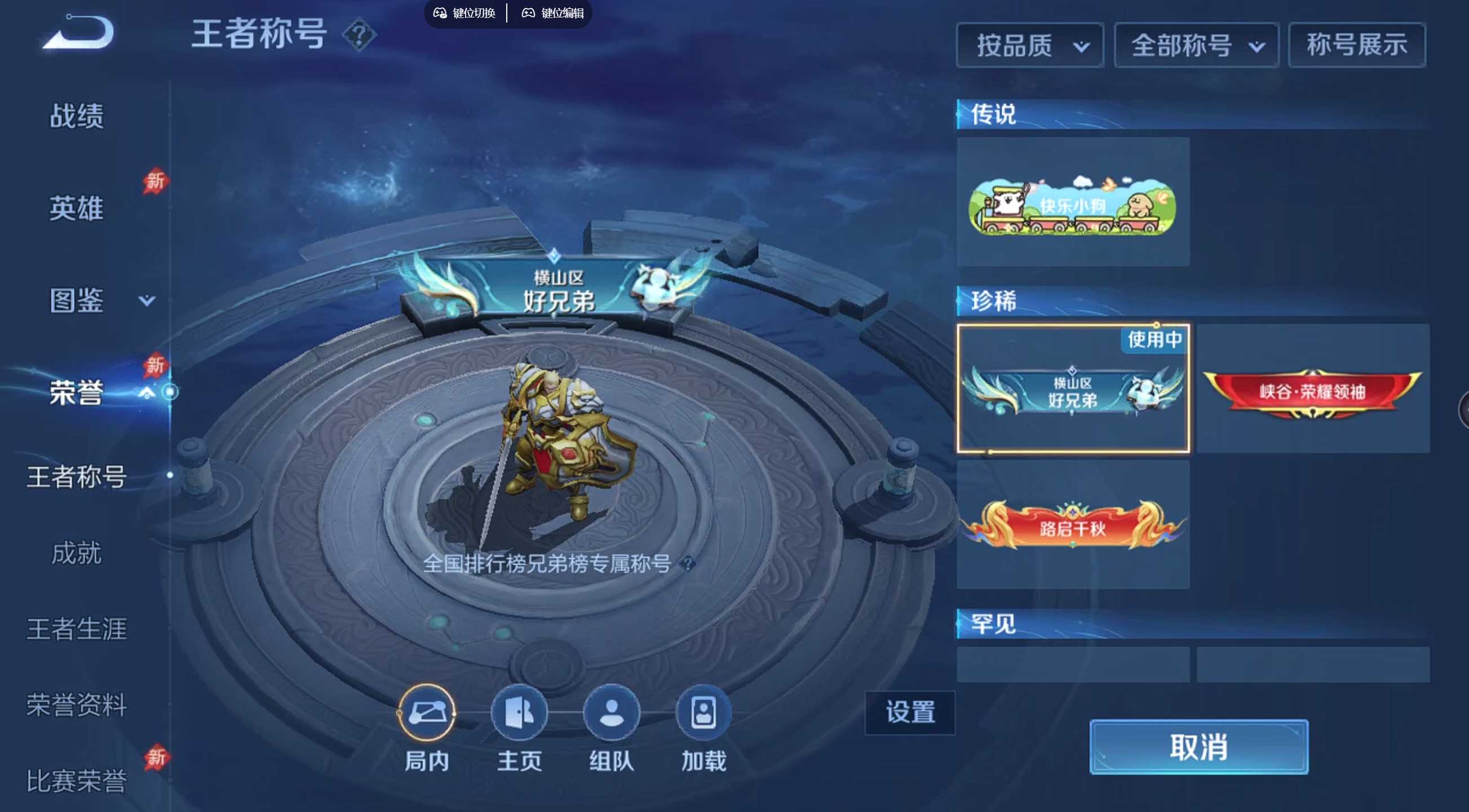Switch preview to 加载
The width and height of the screenshot is (1469, 812).
coord(703,713)
